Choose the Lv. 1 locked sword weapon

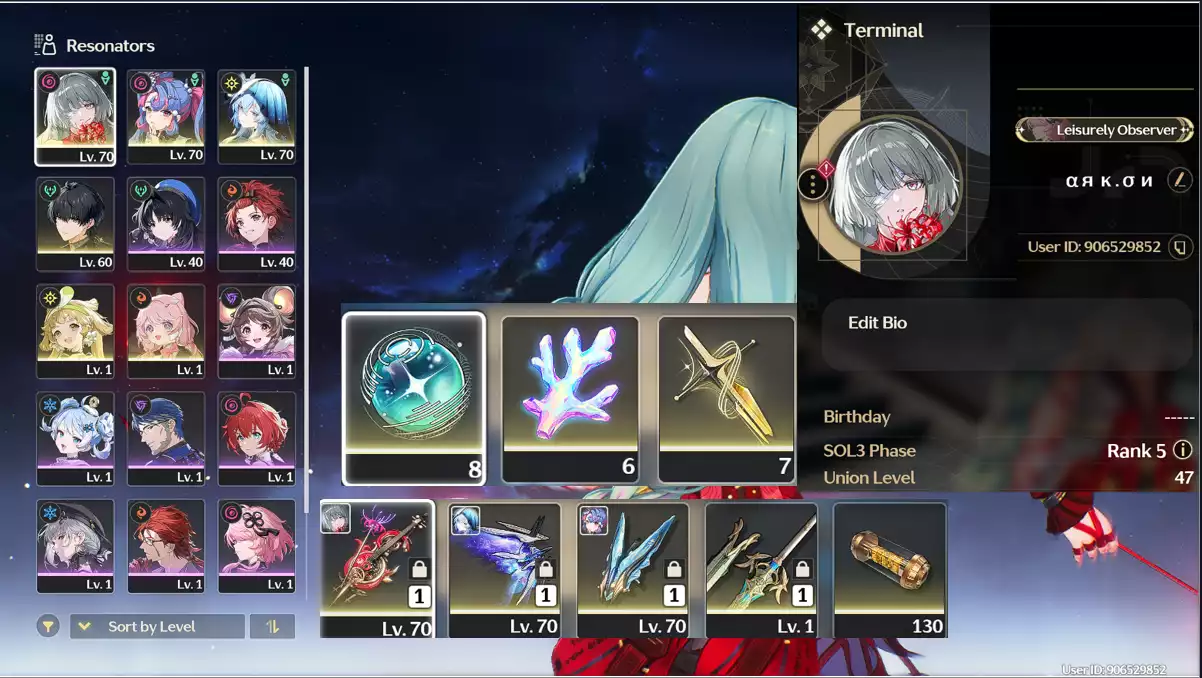click(761, 568)
